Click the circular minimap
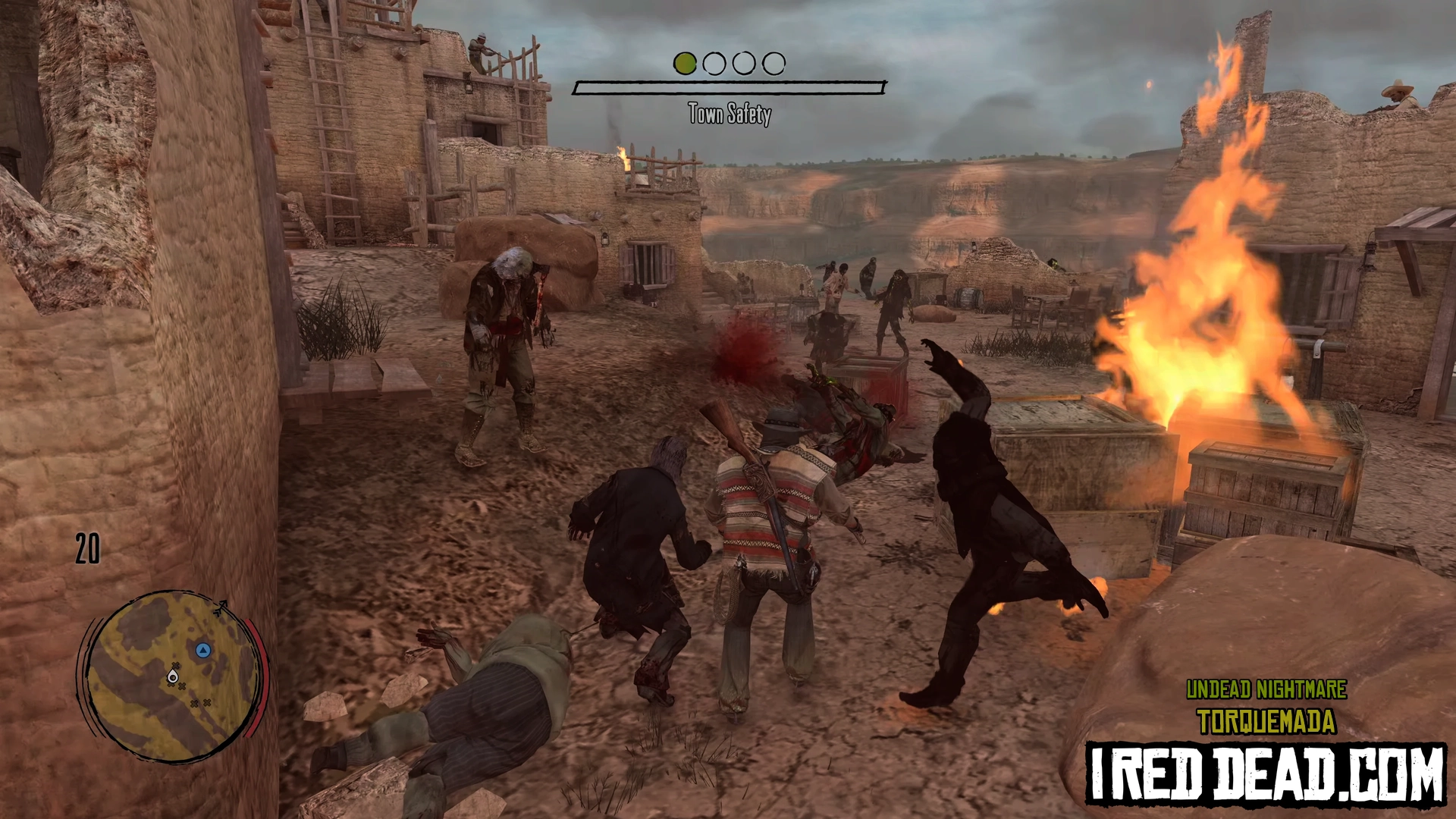Image resolution: width=1456 pixels, height=819 pixels. coord(173,676)
